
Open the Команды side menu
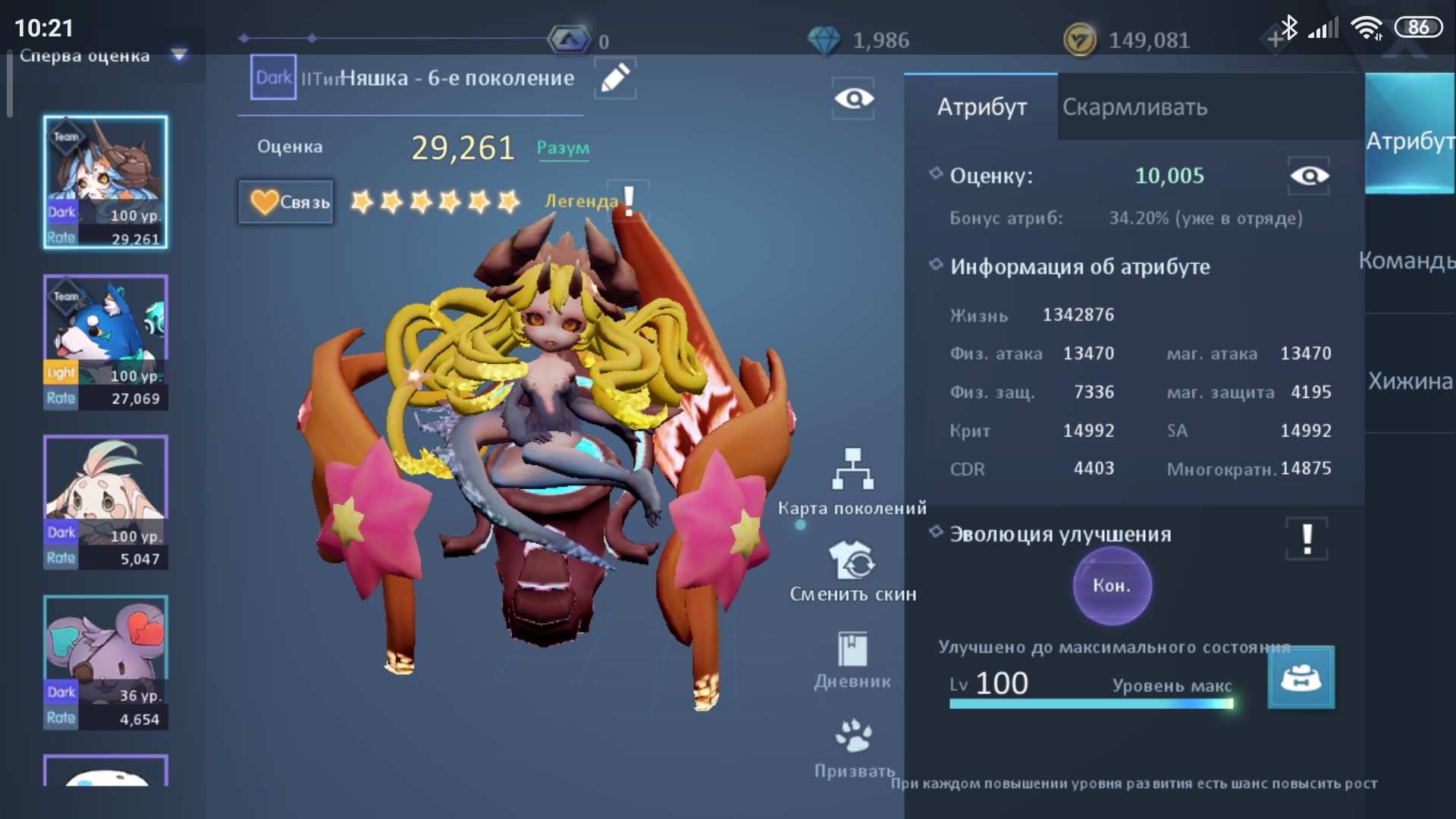point(1407,261)
